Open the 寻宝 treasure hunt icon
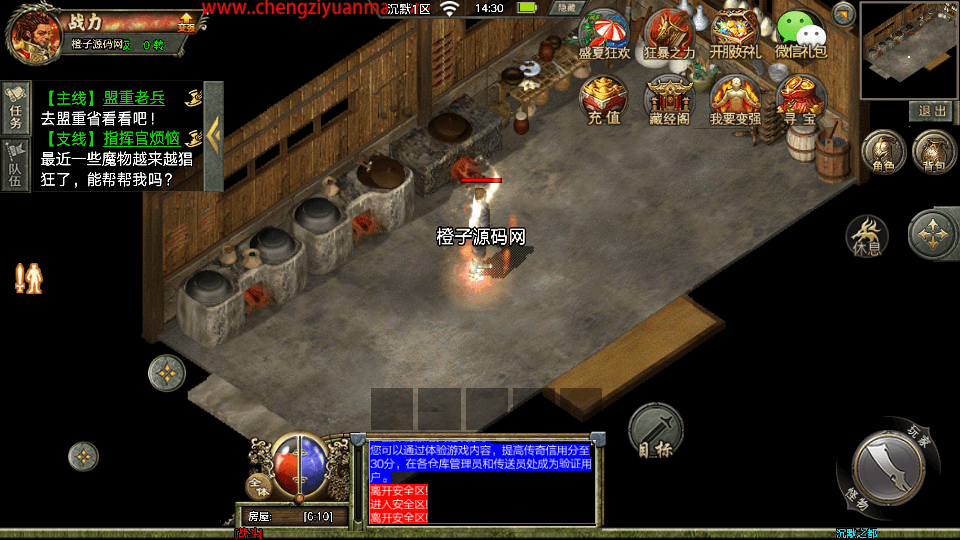Viewport: 960px width, 540px height. tap(801, 99)
